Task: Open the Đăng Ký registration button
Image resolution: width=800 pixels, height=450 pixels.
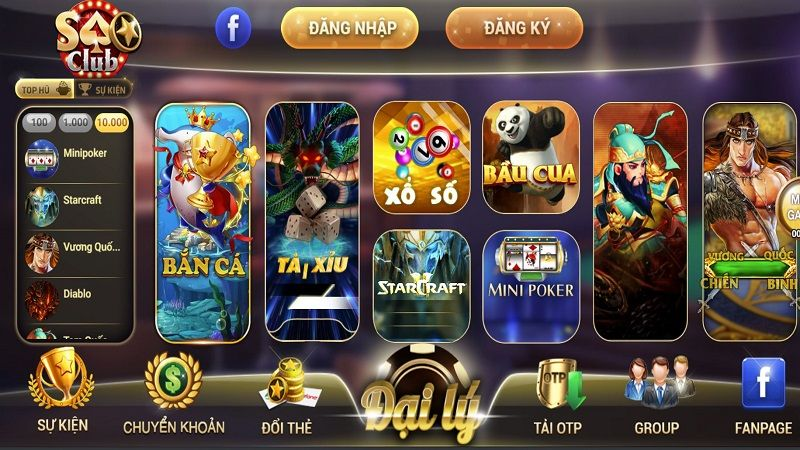Action: 514,28
